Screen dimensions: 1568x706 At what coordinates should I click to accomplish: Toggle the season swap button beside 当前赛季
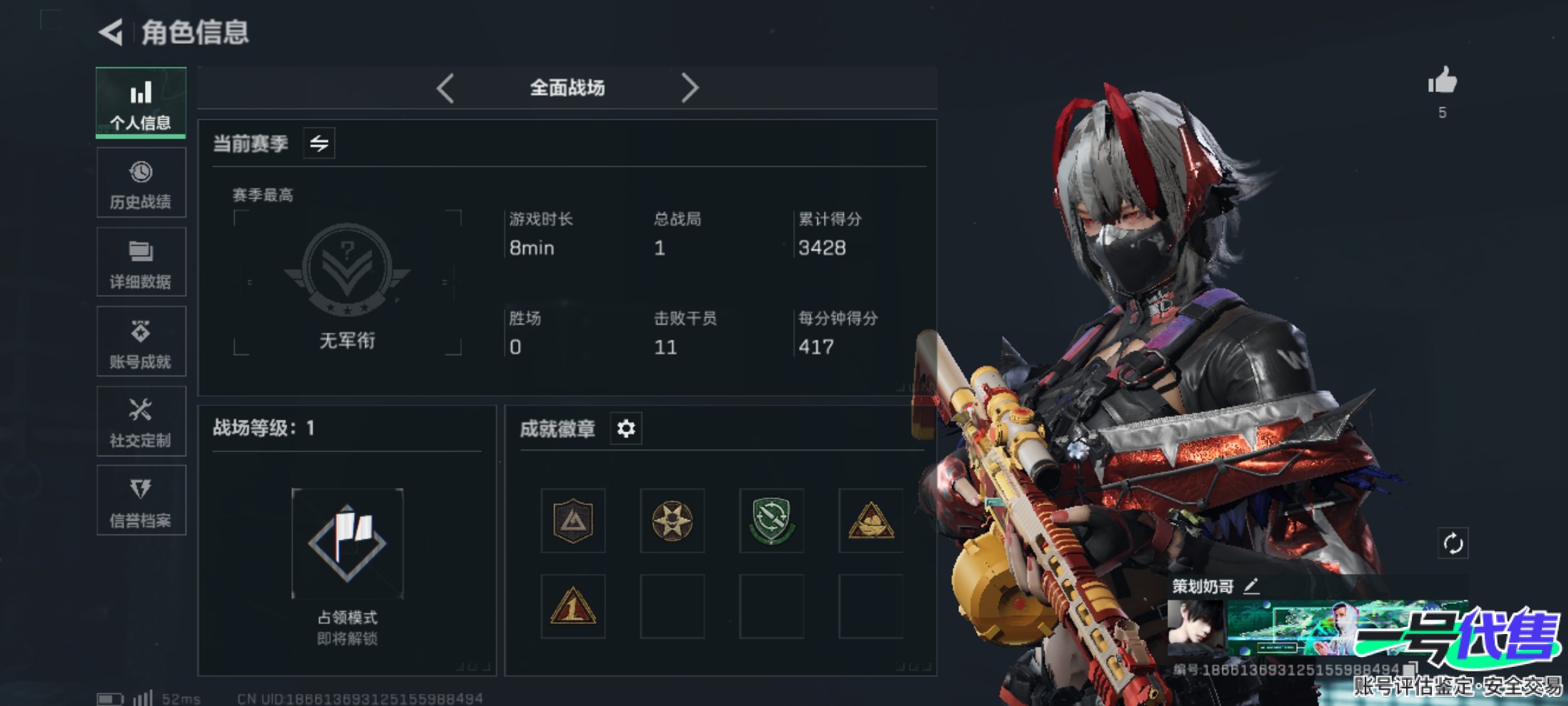tap(319, 143)
